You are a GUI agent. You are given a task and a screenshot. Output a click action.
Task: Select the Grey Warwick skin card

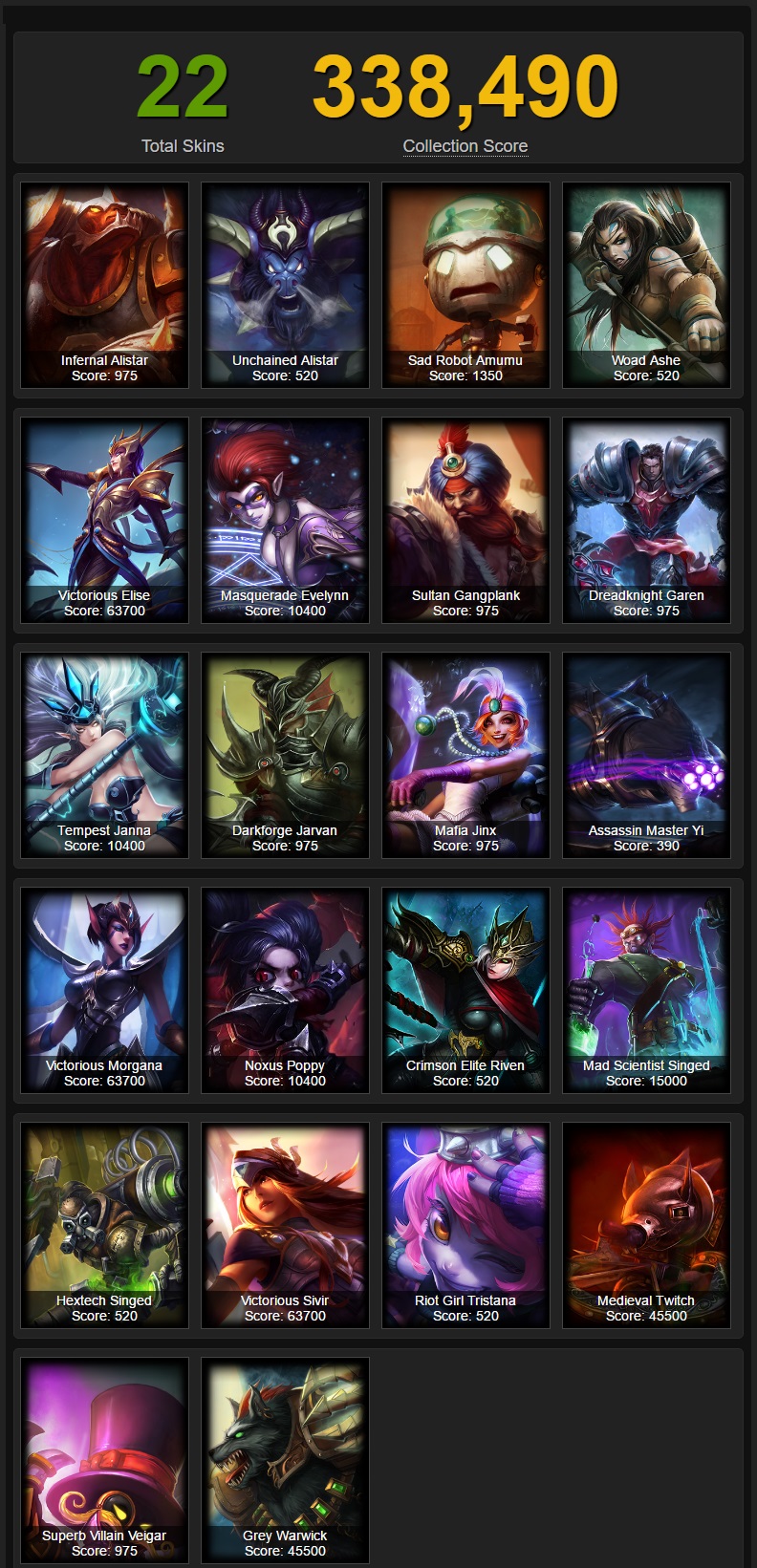click(x=285, y=1460)
